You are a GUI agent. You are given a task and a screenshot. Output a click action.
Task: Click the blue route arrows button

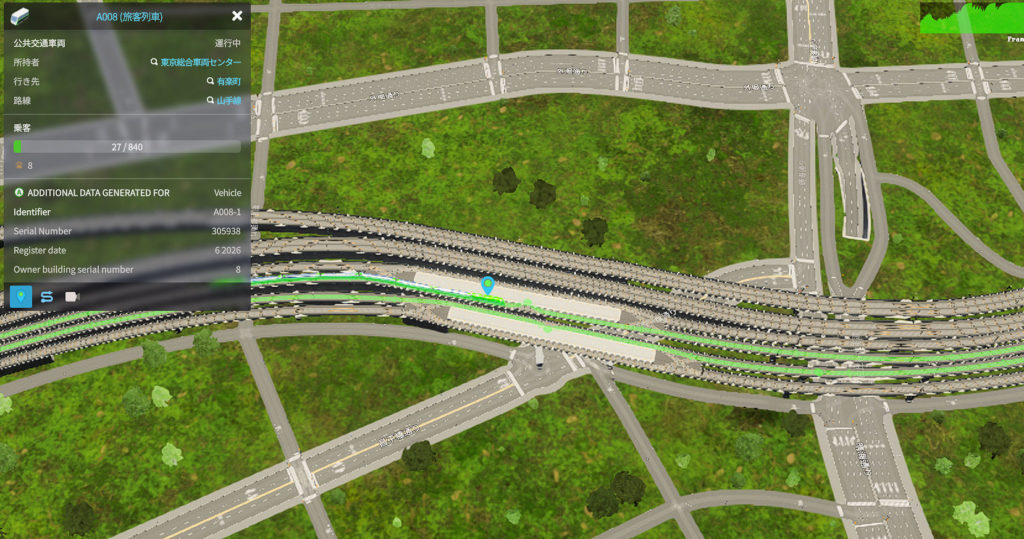46,297
